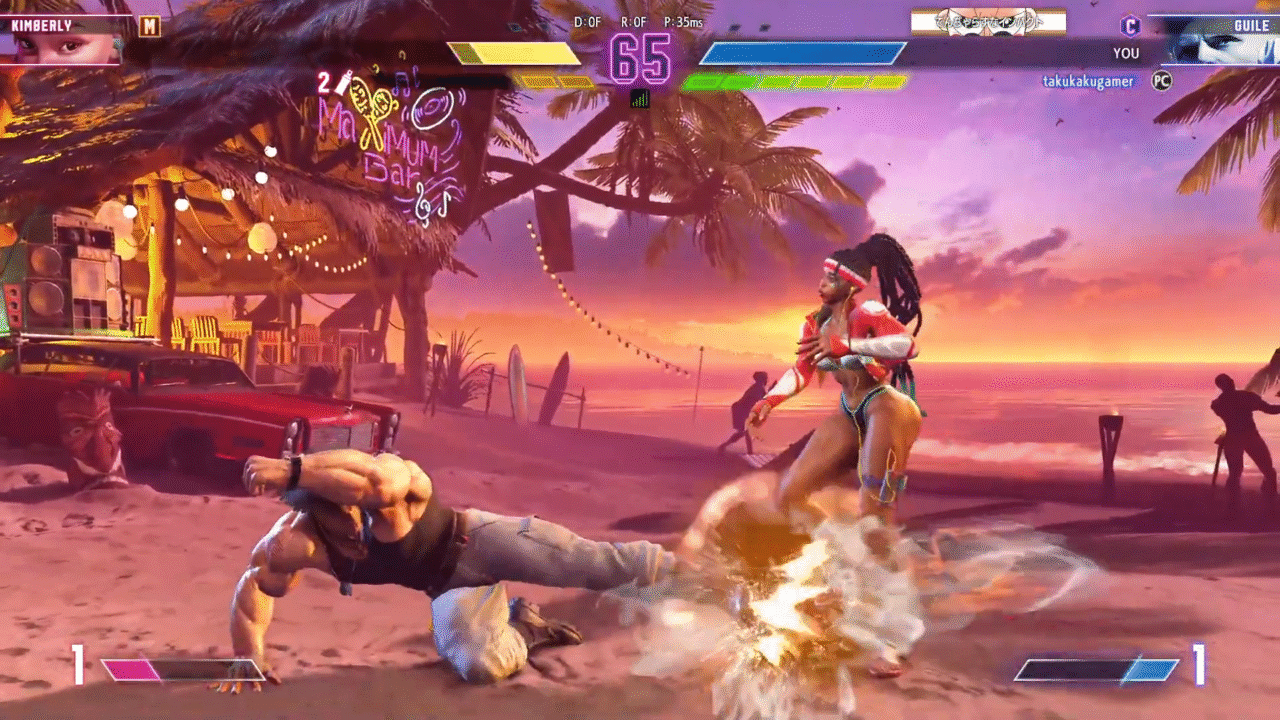Click the player title banner above the health bar

coord(988,22)
